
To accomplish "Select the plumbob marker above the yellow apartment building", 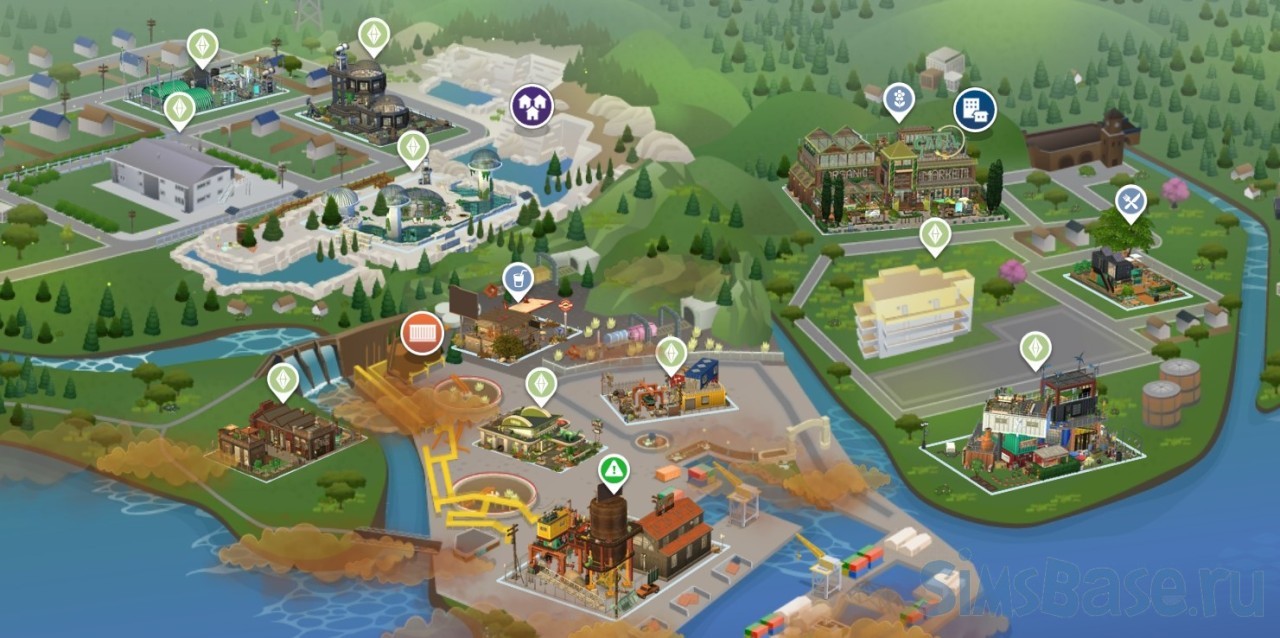I will [x=935, y=236].
